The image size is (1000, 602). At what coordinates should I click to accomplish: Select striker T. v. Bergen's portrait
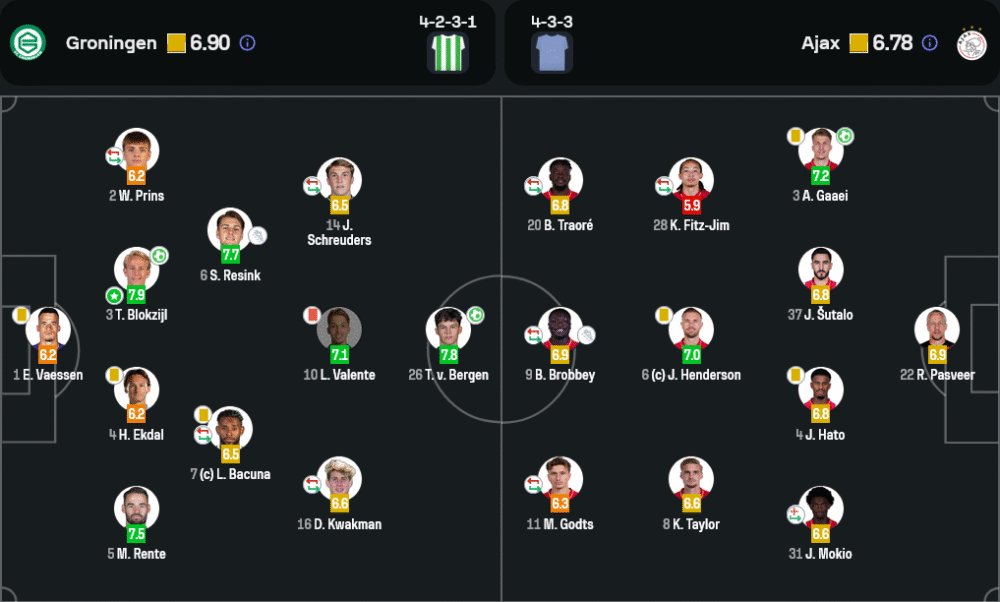[449, 329]
